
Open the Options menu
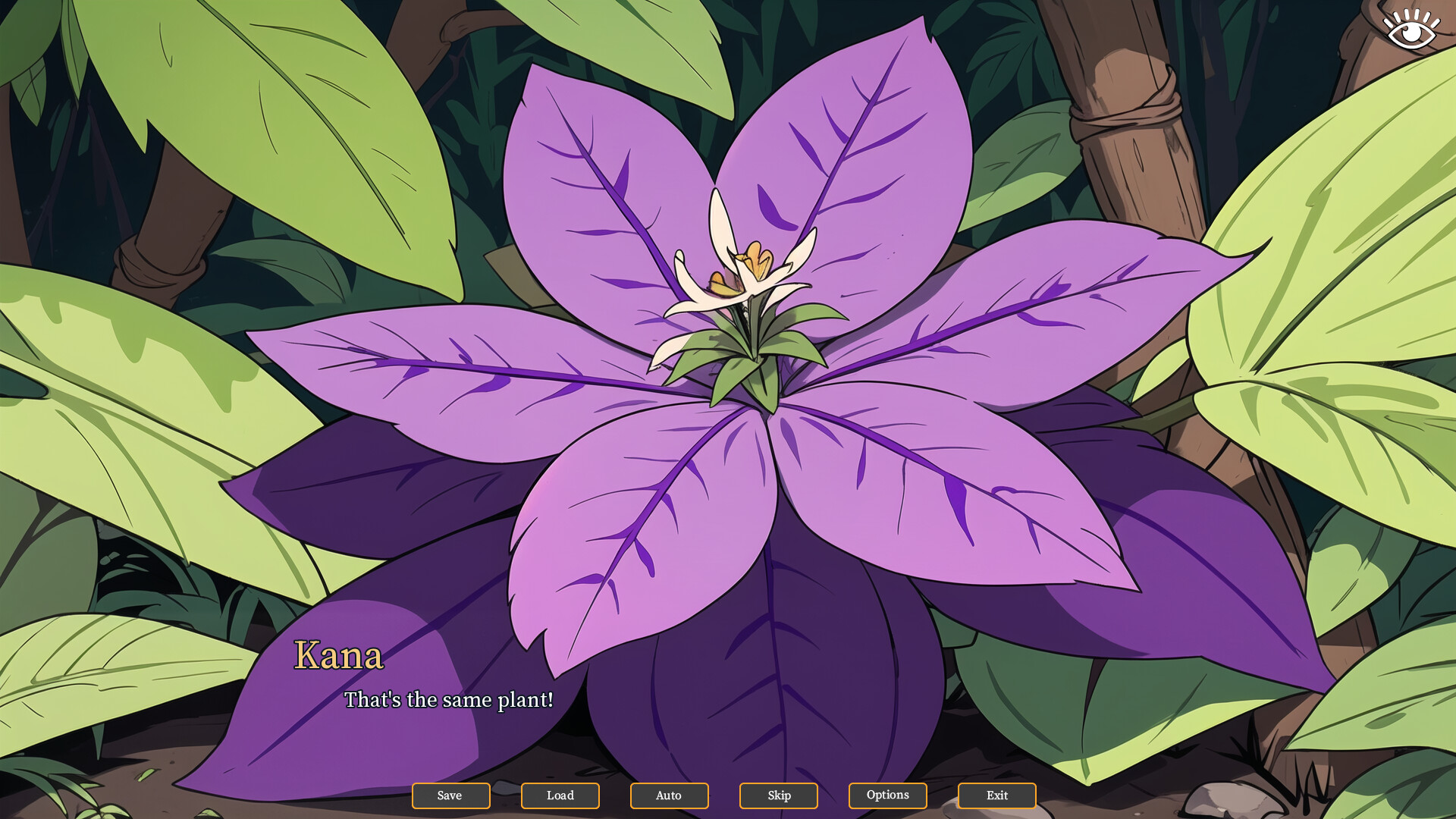point(887,795)
